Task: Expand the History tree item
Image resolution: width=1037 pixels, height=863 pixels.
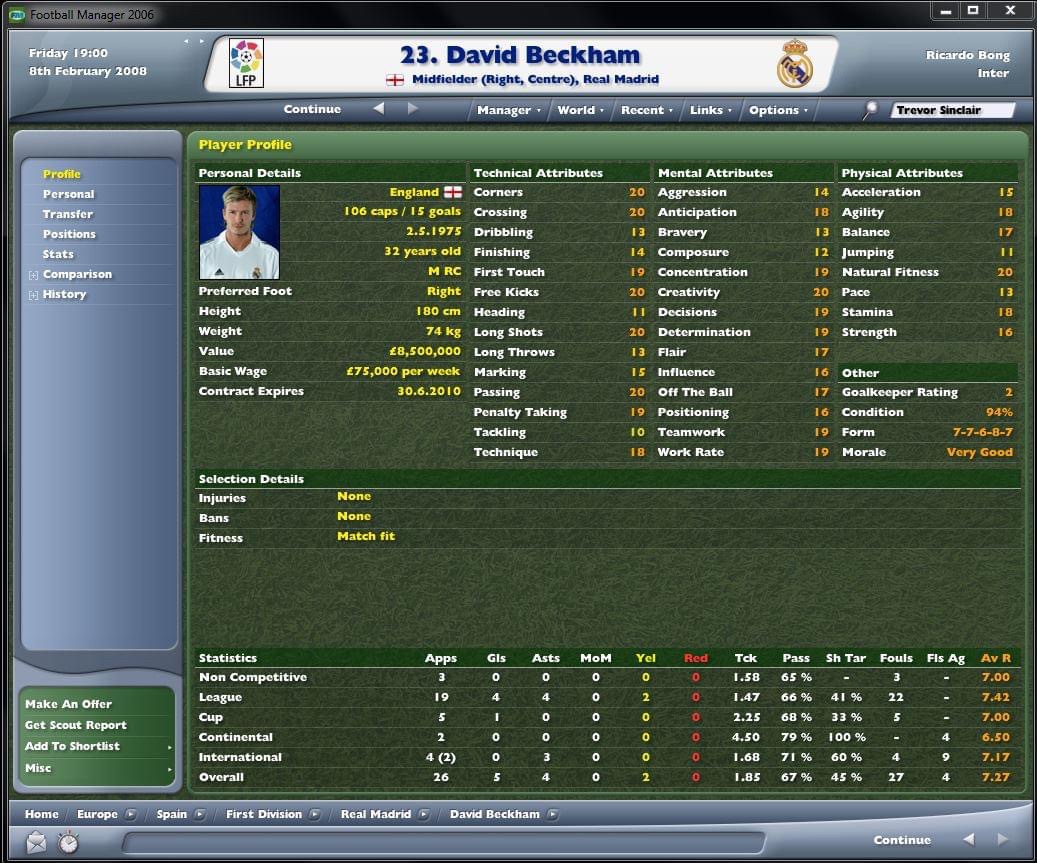Action: [34, 295]
